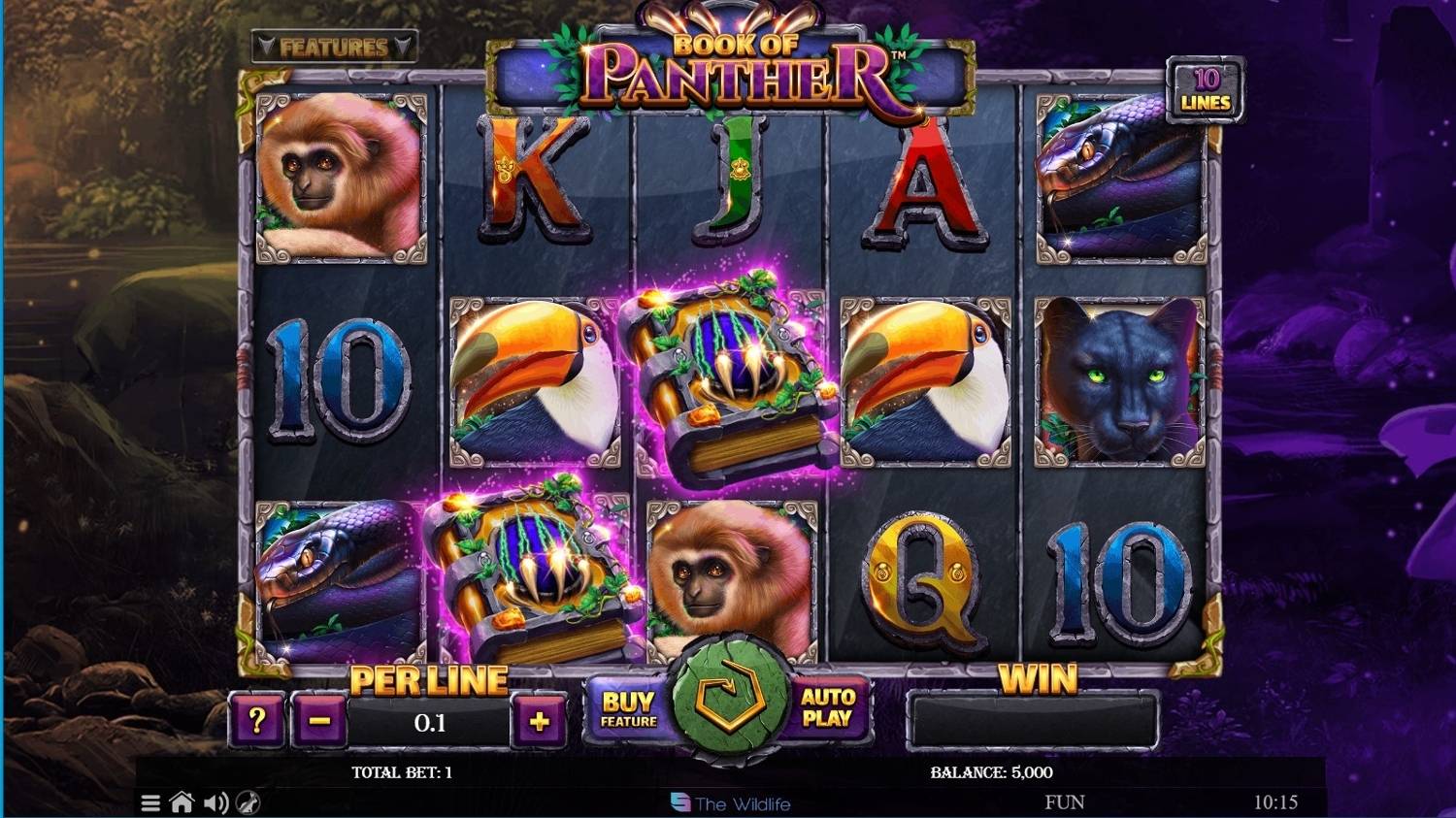Click the FUN mode label
Image resolution: width=1456 pixels, height=818 pixels.
(1063, 802)
